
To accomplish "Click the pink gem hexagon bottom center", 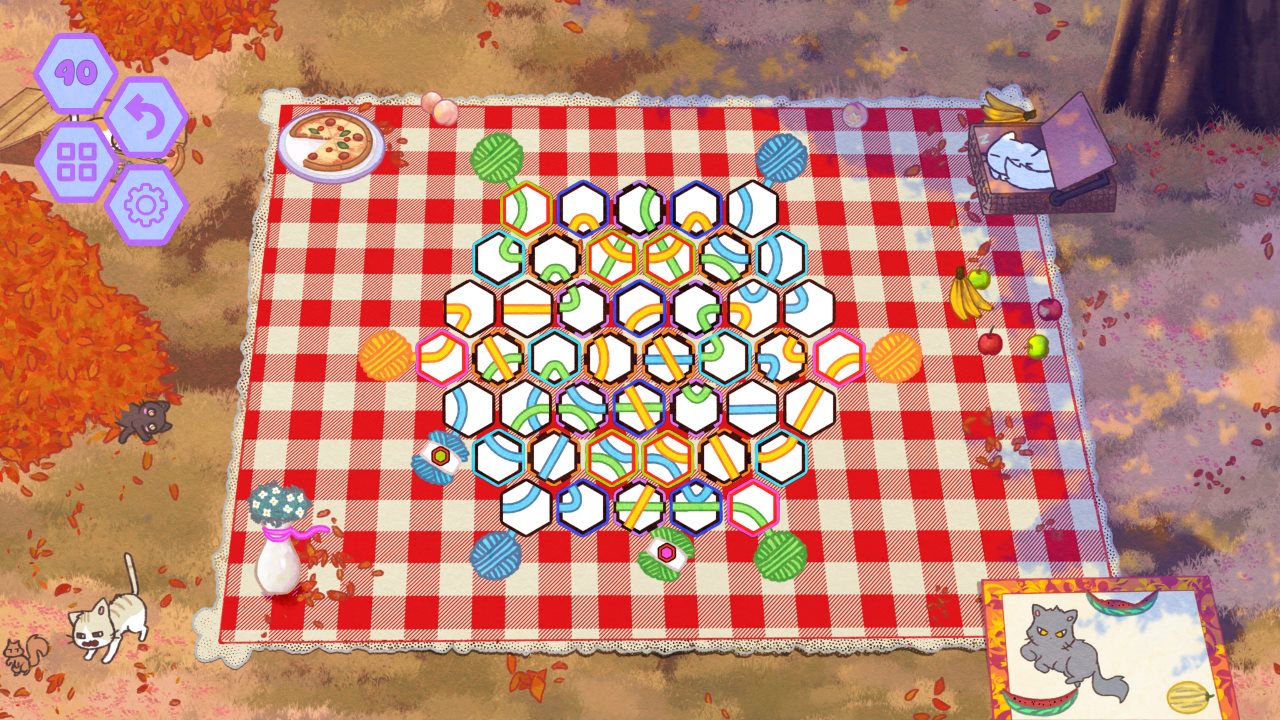I will [667, 553].
